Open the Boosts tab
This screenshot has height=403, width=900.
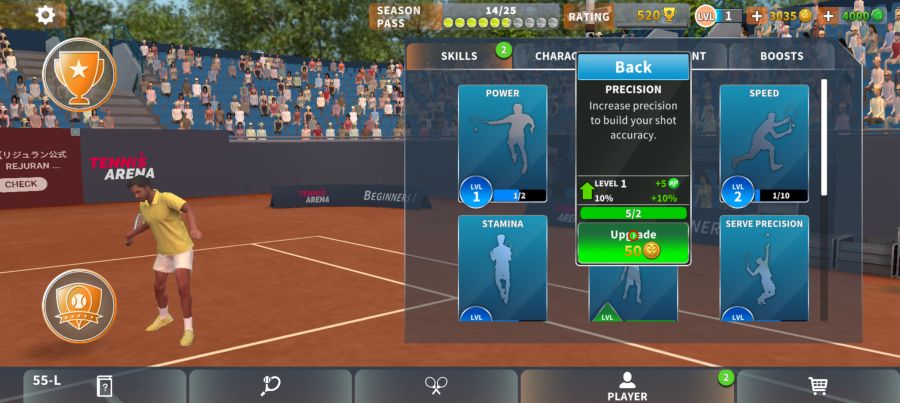tap(781, 56)
